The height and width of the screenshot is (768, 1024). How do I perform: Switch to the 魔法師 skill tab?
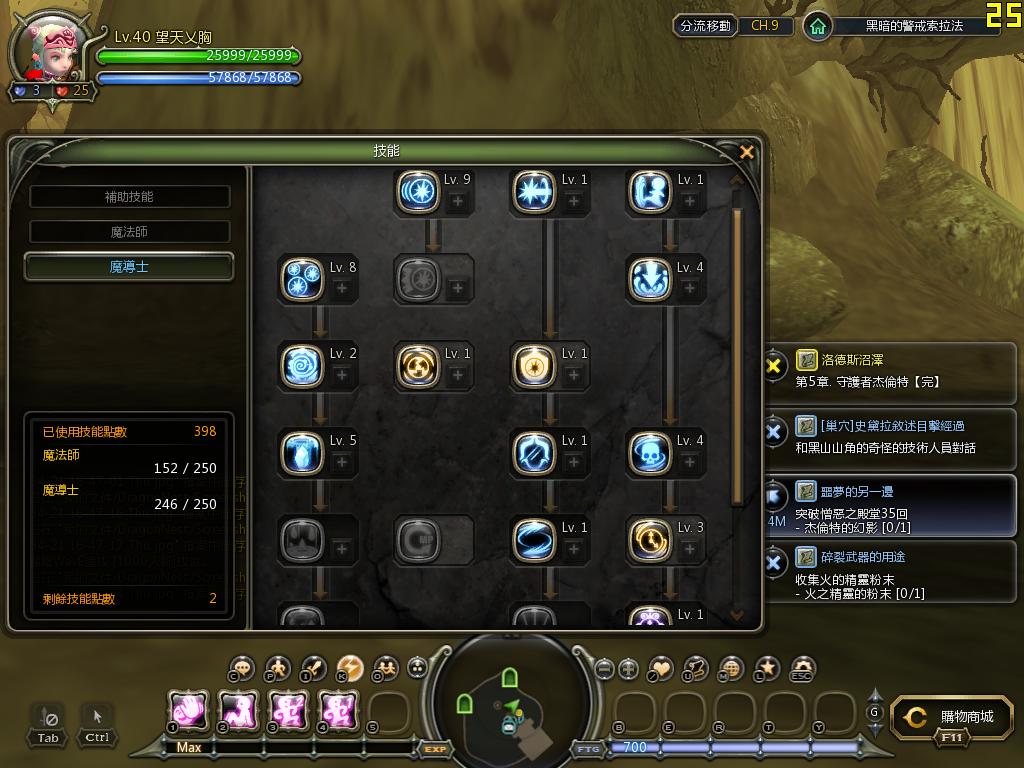pyautogui.click(x=129, y=232)
